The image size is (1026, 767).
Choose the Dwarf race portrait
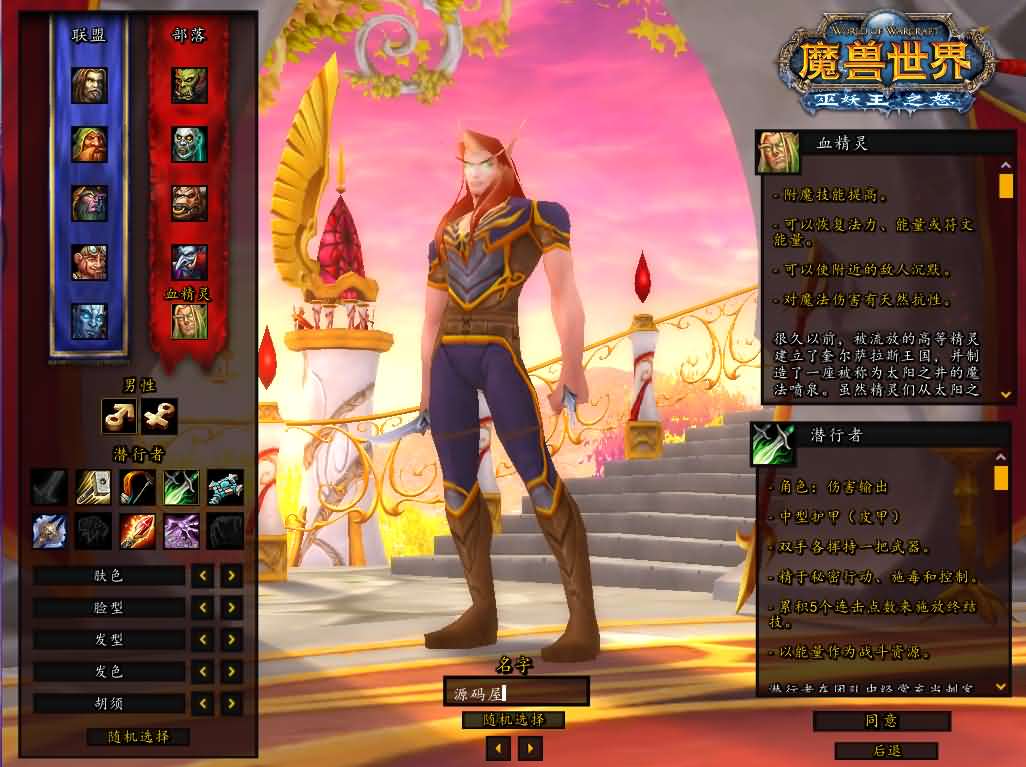pos(89,145)
